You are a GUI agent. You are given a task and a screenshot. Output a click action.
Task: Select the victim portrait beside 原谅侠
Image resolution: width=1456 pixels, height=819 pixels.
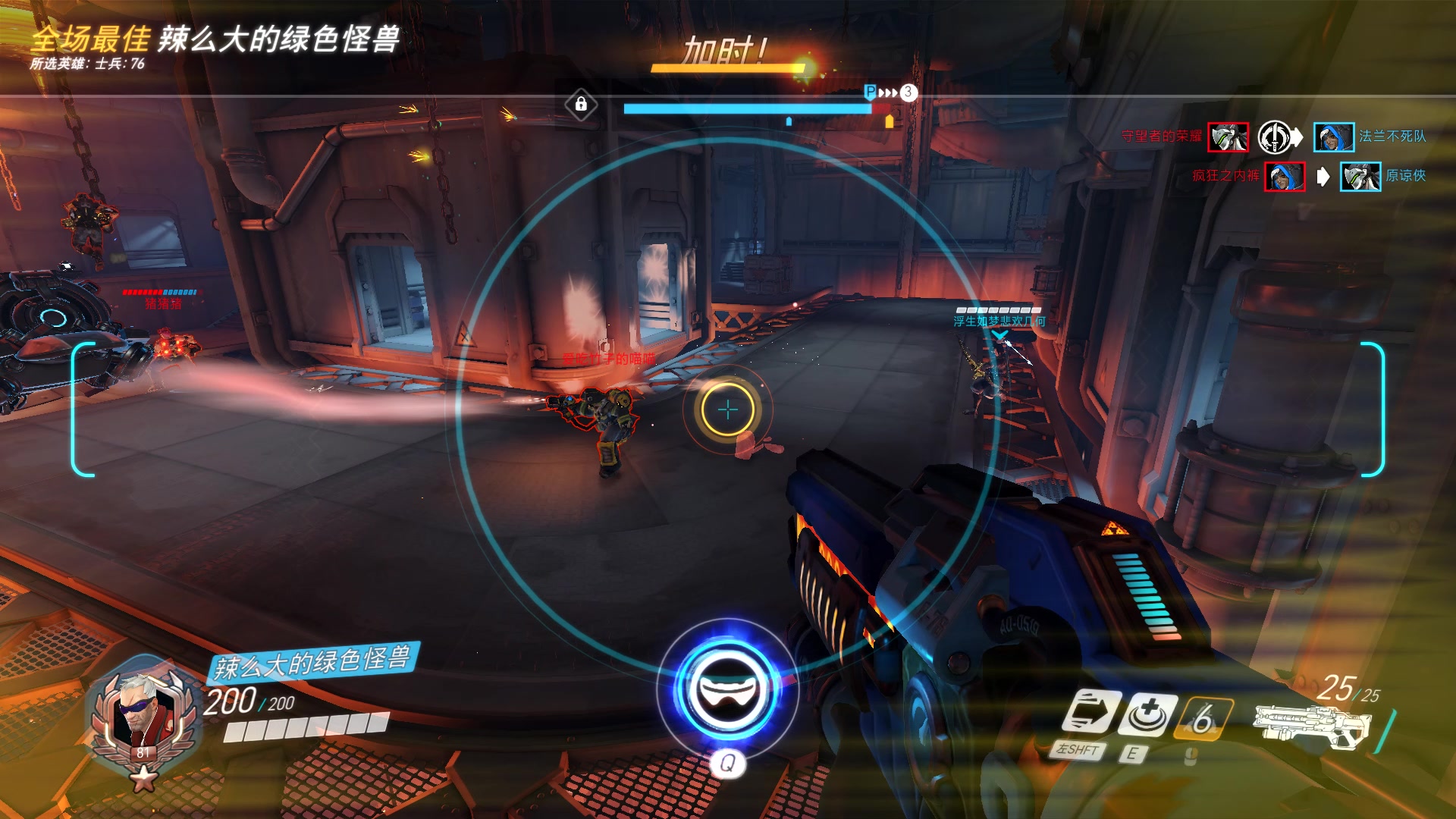pos(1360,177)
